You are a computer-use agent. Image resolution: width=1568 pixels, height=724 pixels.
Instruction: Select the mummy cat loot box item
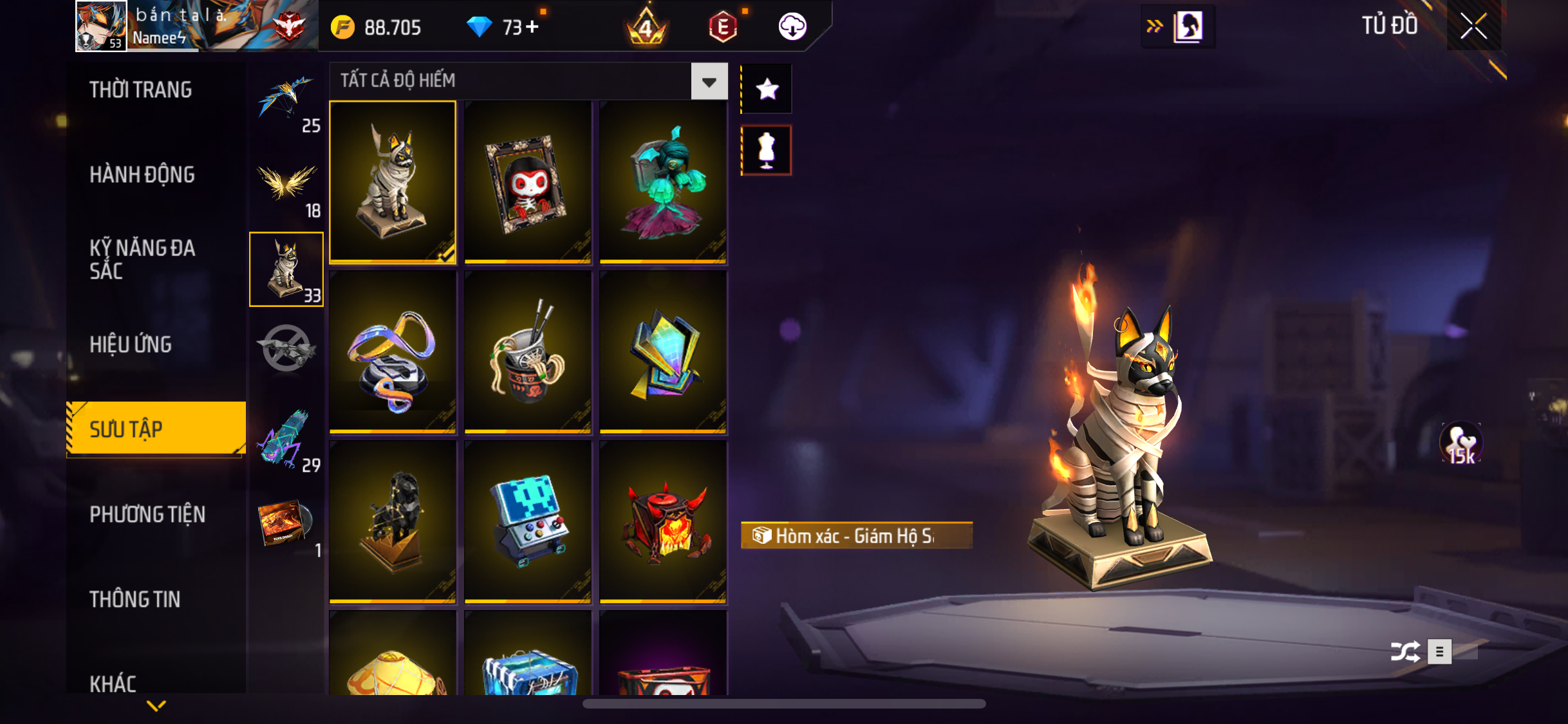tap(393, 182)
